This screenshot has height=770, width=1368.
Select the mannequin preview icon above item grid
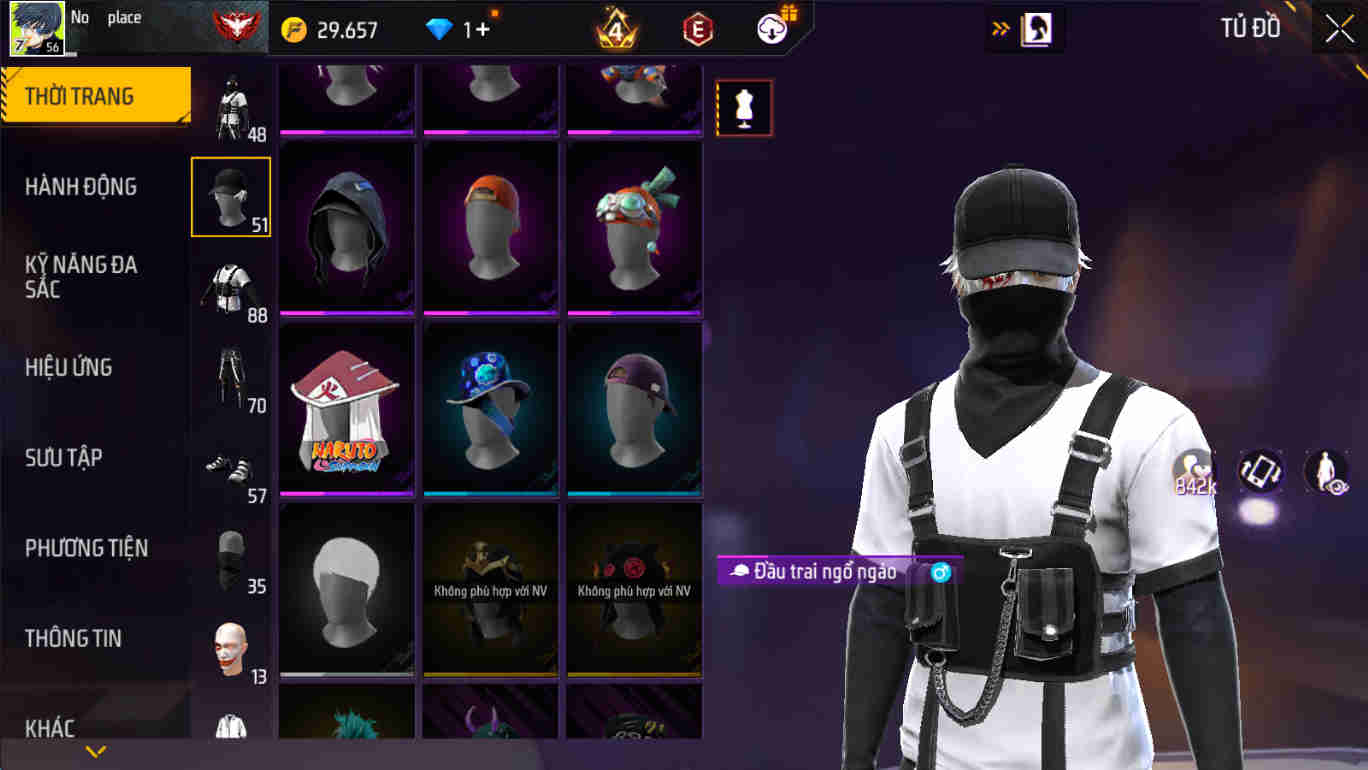tap(743, 107)
